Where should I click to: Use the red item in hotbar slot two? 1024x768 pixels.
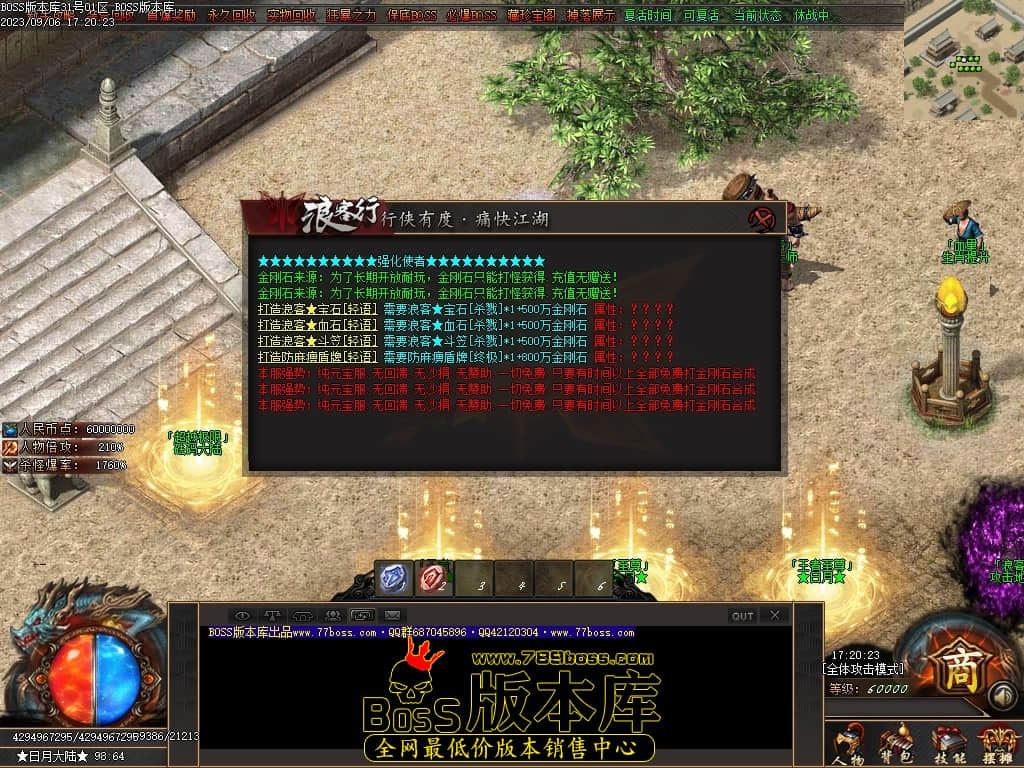(434, 578)
